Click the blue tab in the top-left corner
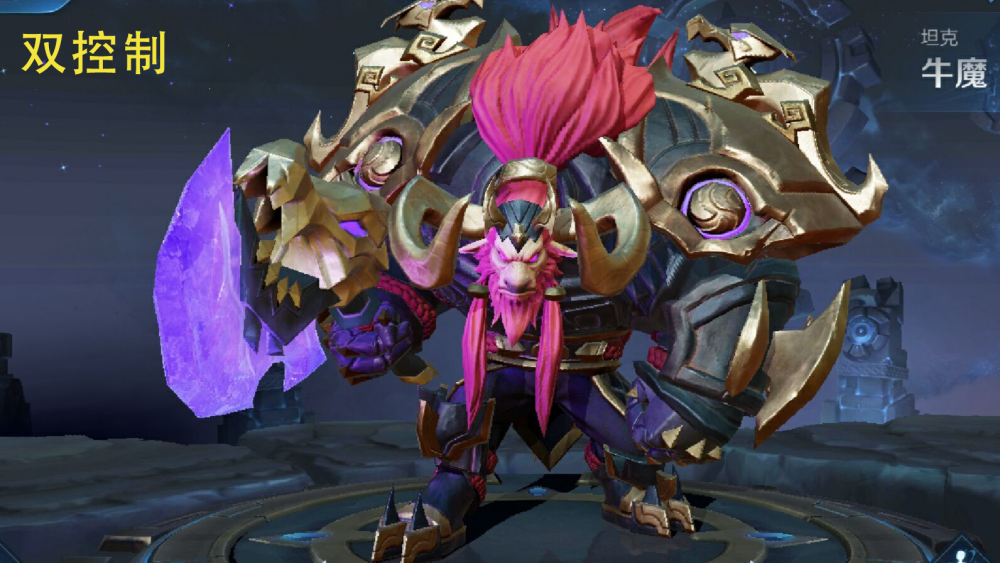This screenshot has width=1000, height=563. [30, 4]
